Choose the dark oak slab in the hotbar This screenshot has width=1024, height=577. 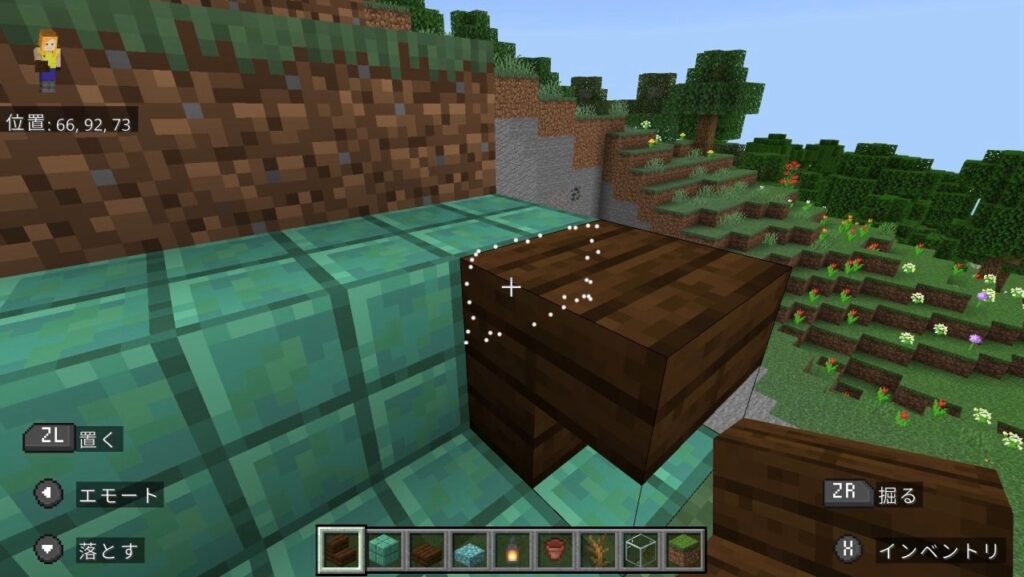pos(427,550)
